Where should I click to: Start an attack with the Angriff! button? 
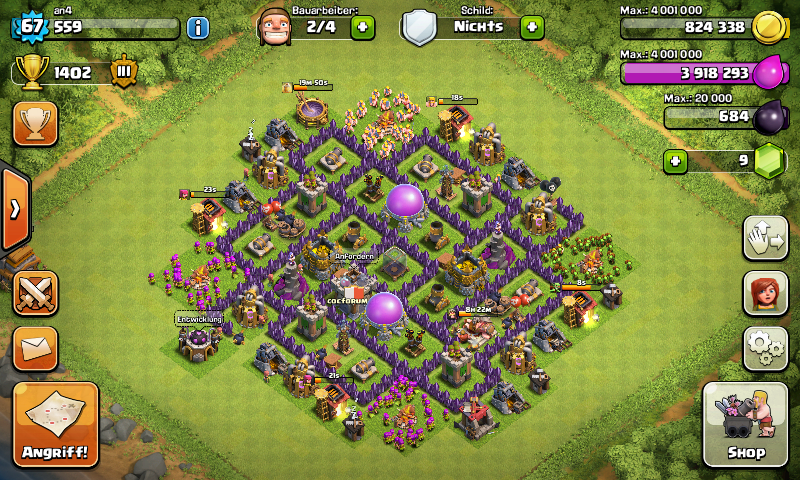tap(55, 425)
